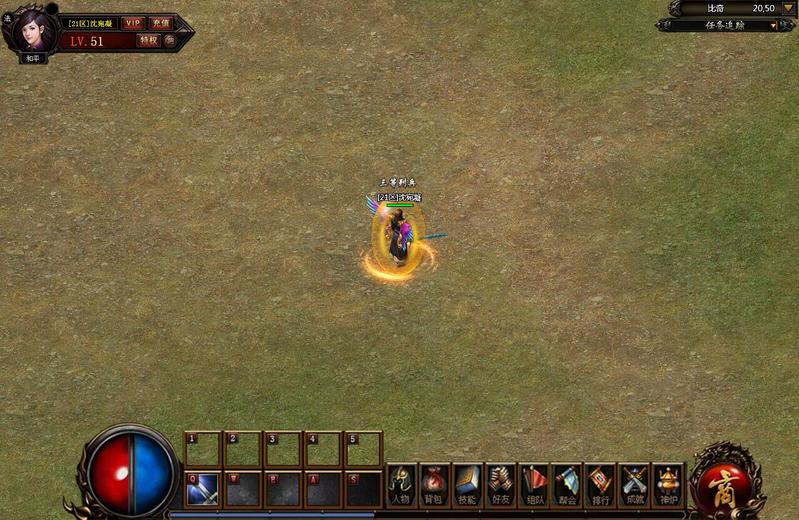Open the 特权 privileges button
The image size is (799, 520).
point(148,41)
